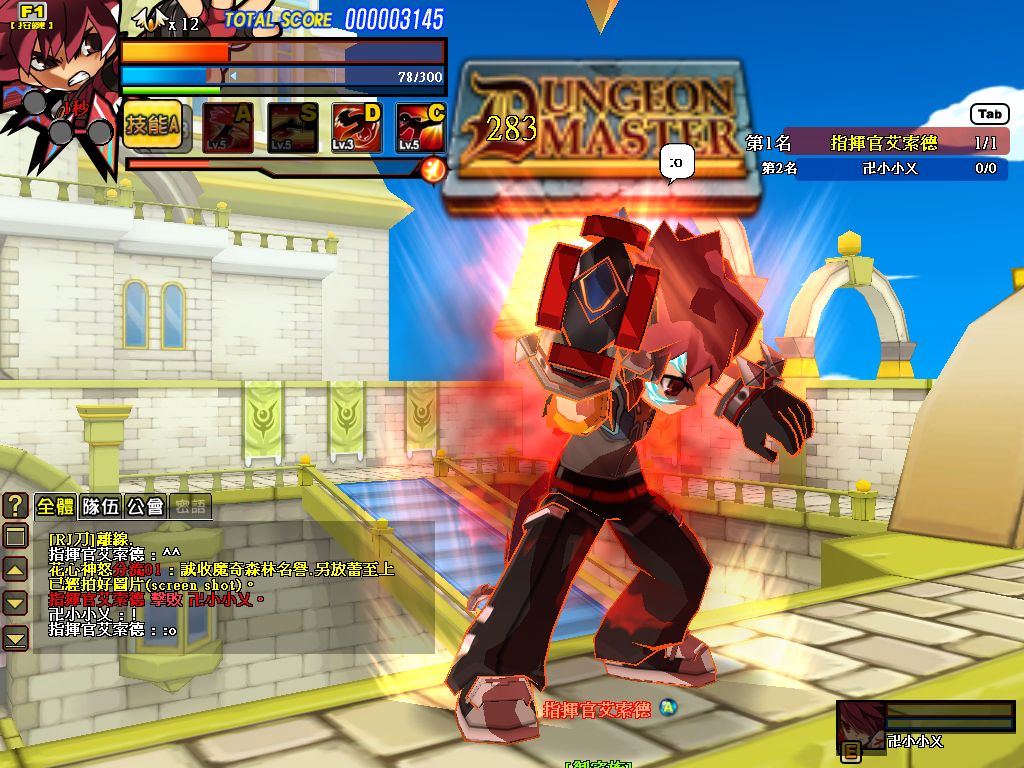The width and height of the screenshot is (1024, 768).
Task: Switch to the 全體 chat tab
Action: pos(56,506)
